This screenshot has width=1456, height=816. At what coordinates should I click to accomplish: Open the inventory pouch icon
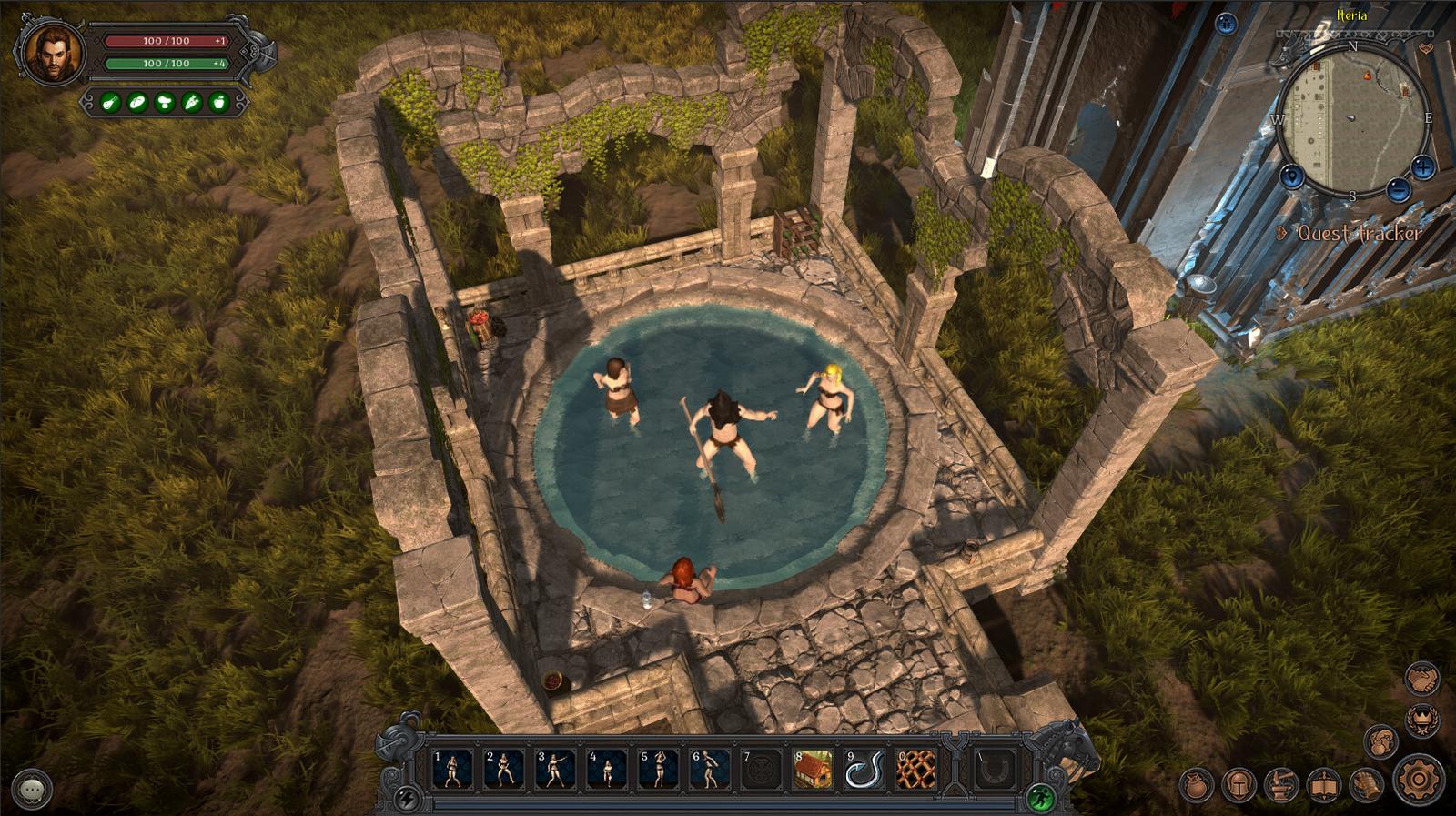pyautogui.click(x=1196, y=784)
